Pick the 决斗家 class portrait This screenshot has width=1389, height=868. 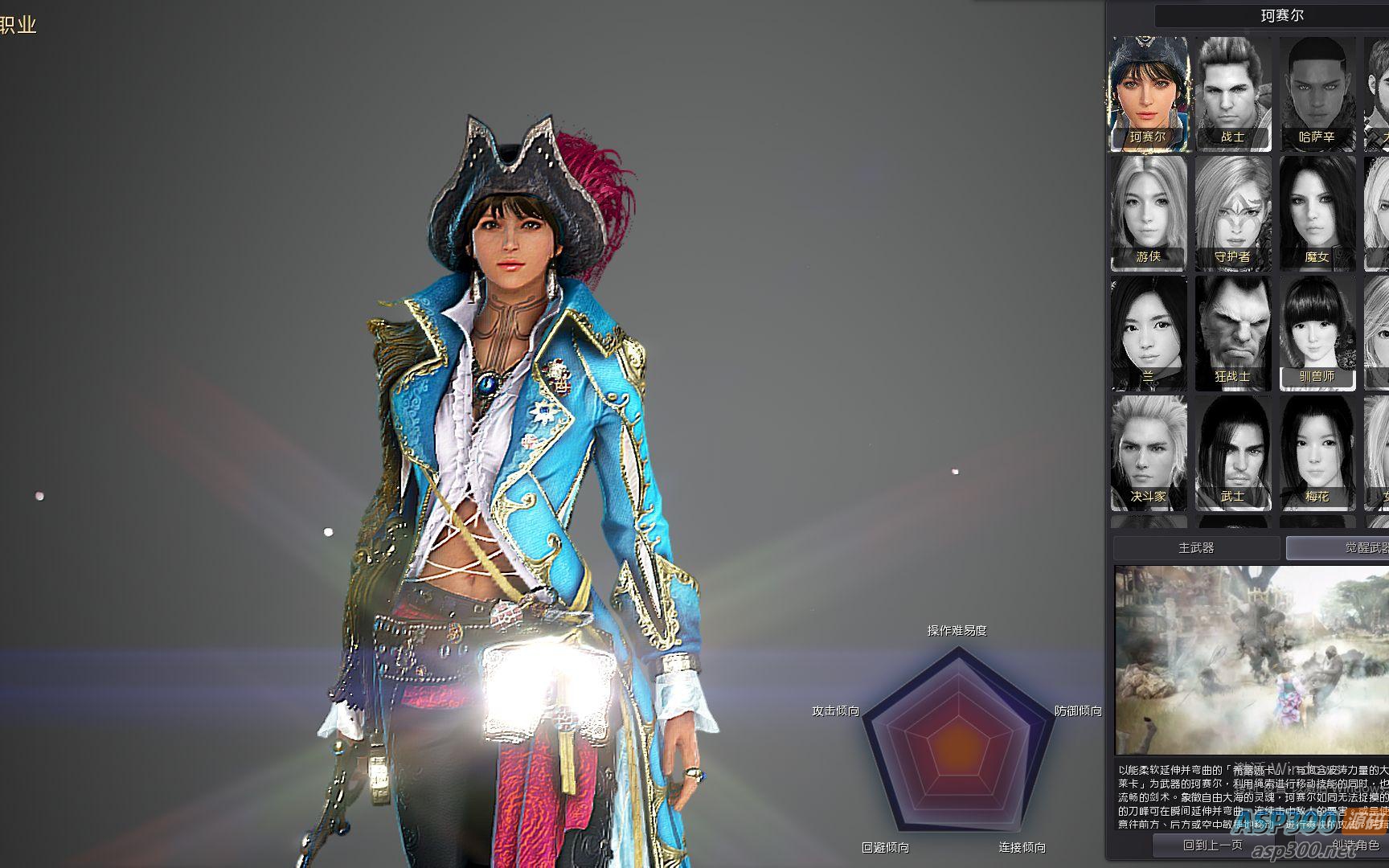(x=1148, y=452)
